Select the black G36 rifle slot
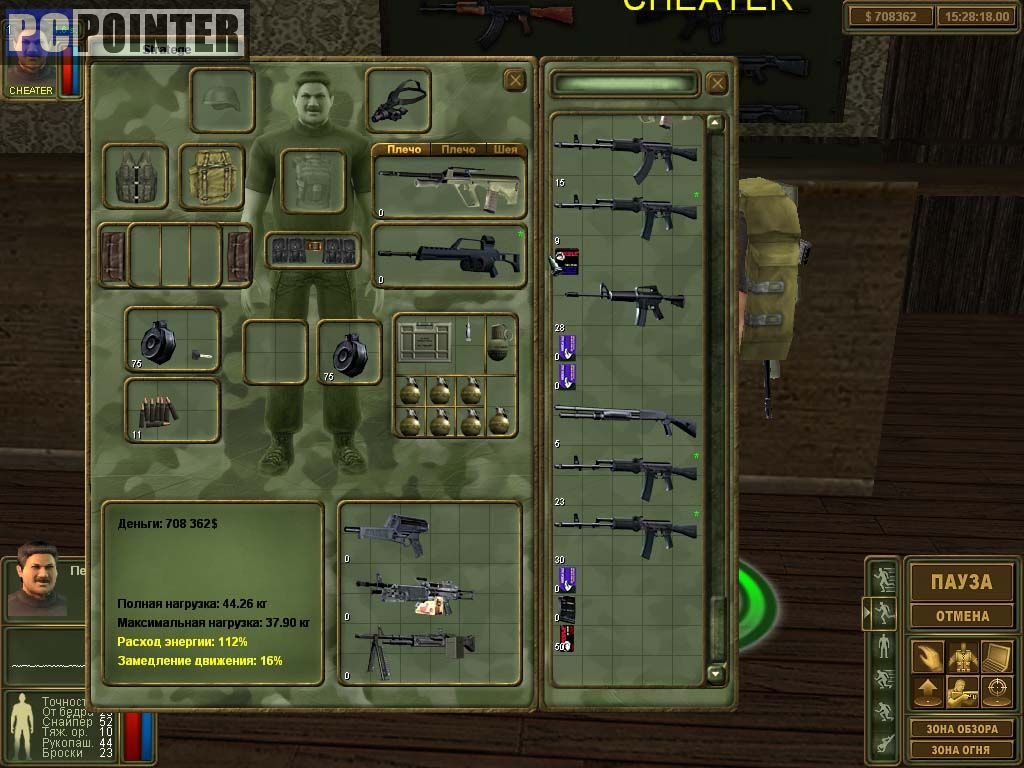The width and height of the screenshot is (1024, 768). [x=449, y=256]
